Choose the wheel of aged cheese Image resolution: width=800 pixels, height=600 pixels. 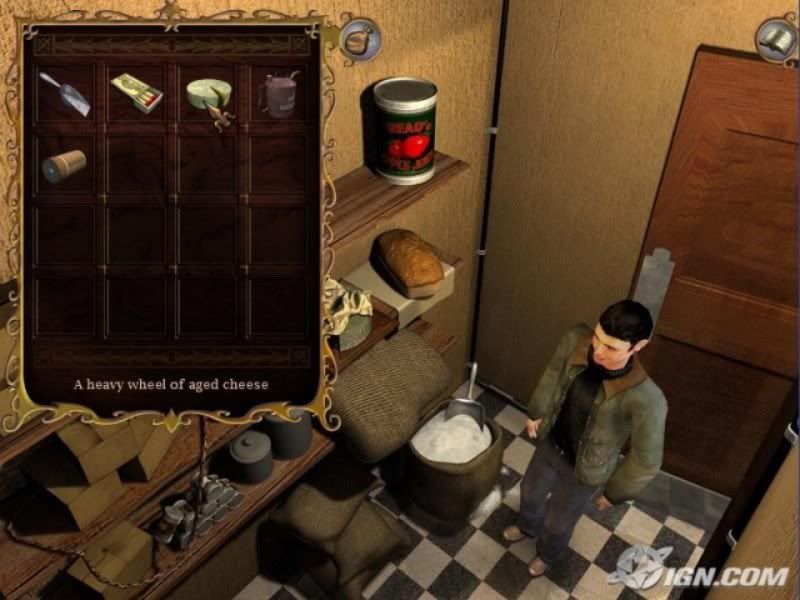click(x=209, y=95)
